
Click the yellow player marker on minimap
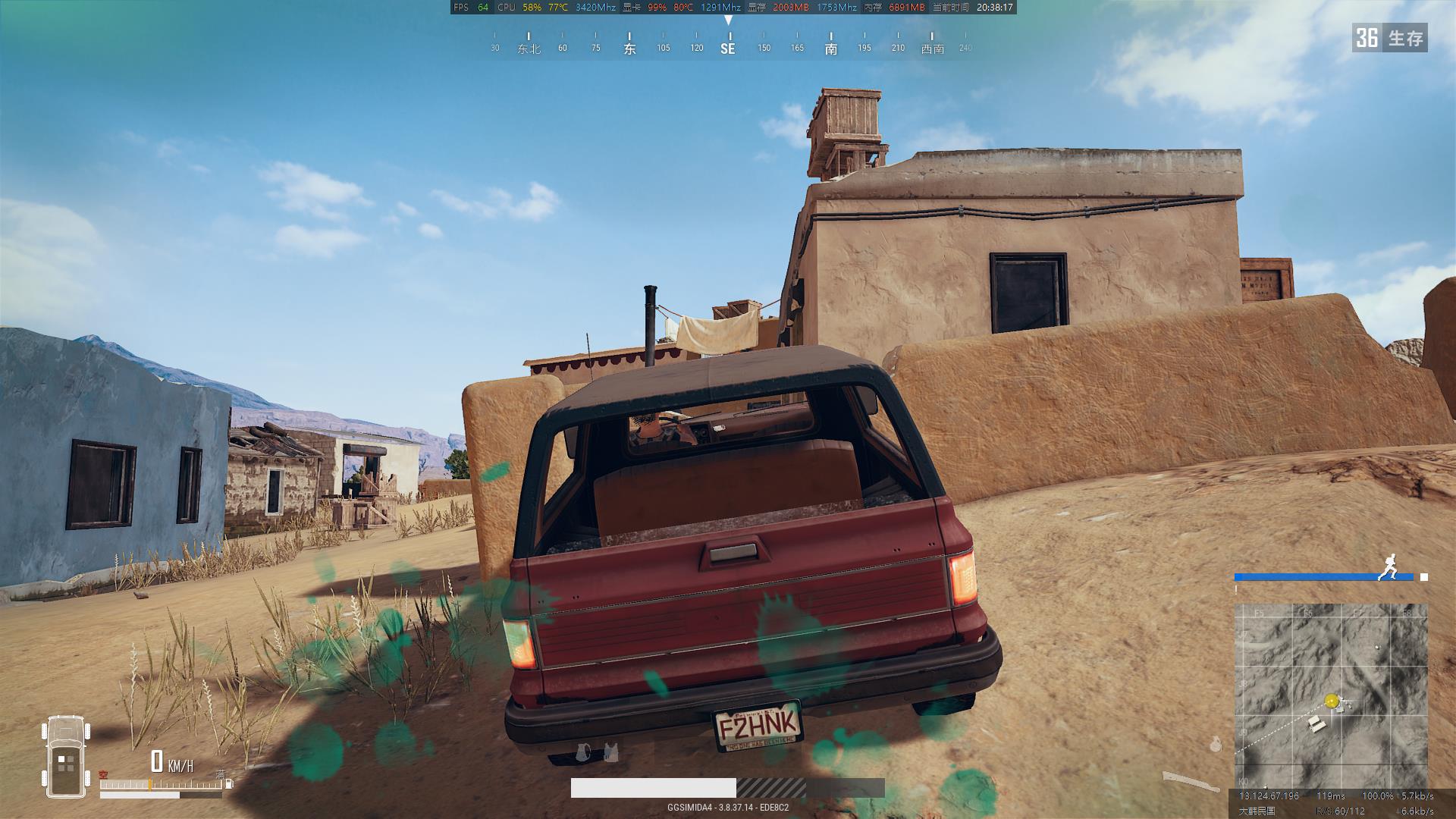click(1332, 701)
